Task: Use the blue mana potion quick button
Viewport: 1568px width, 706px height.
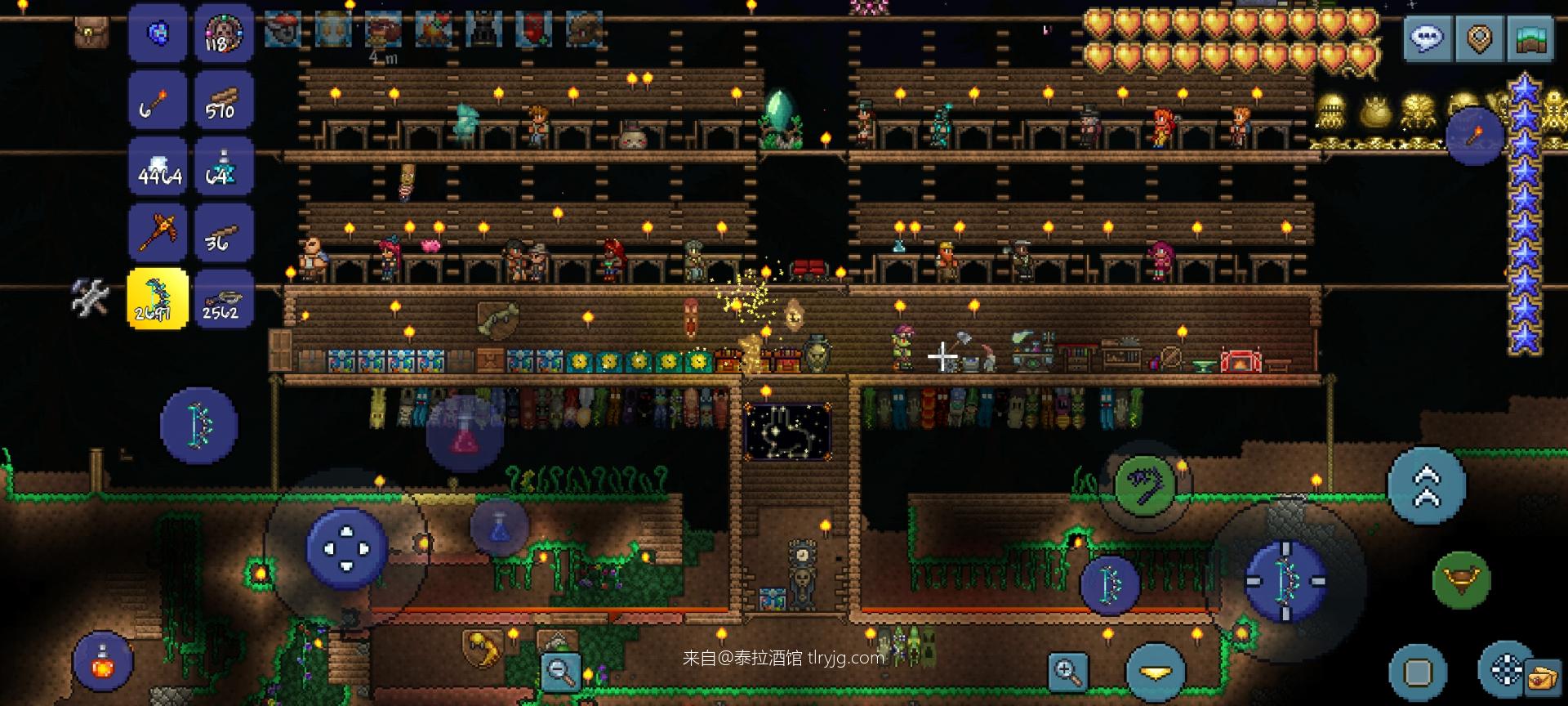Action: 499,525
